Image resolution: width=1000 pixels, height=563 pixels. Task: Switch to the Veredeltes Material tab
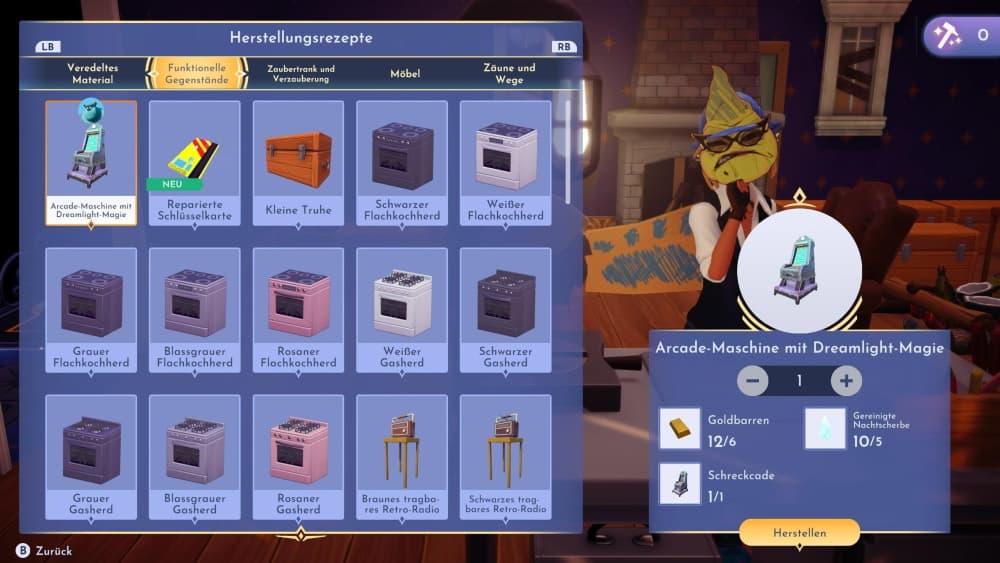click(x=93, y=73)
